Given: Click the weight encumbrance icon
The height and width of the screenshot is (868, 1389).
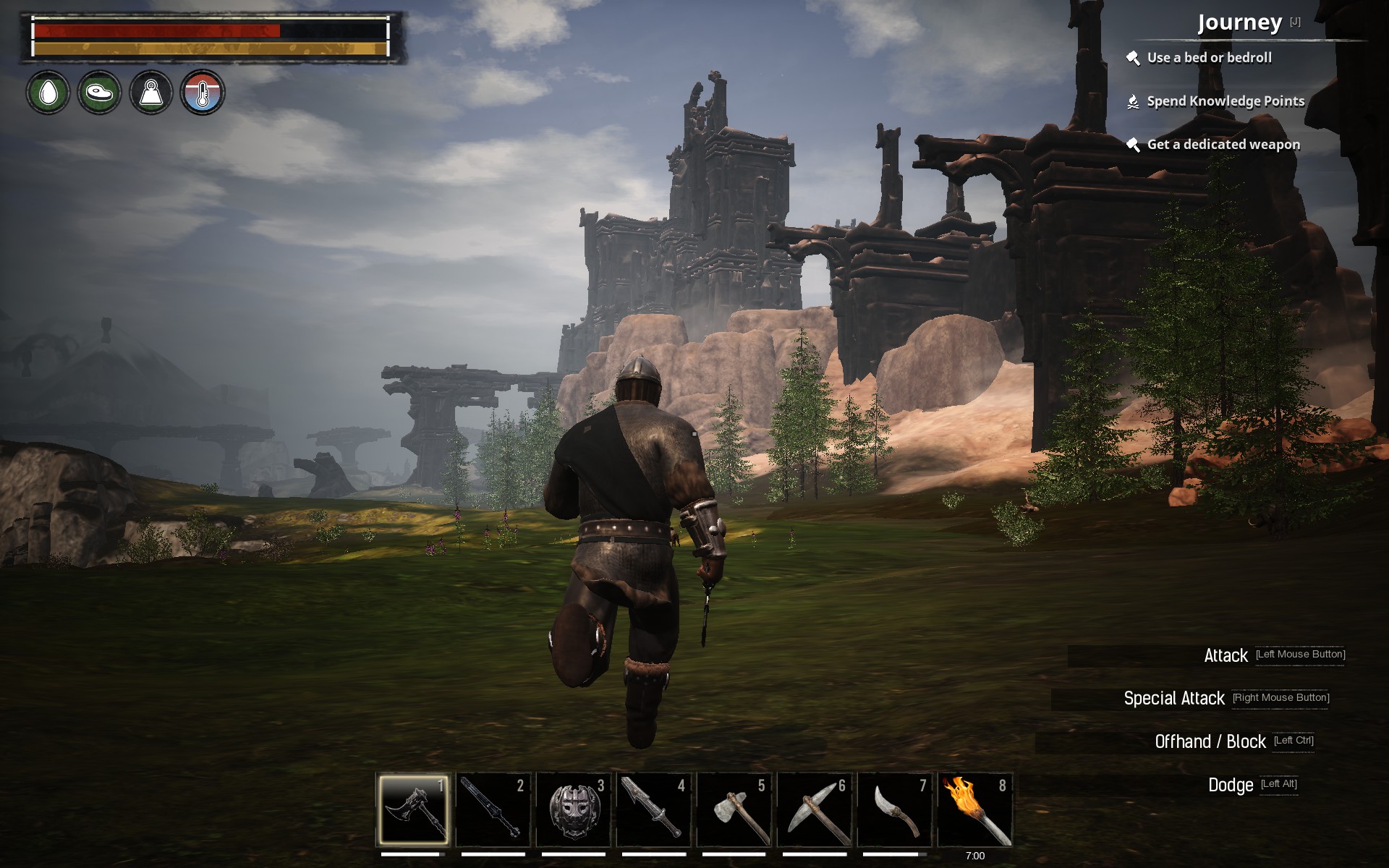Looking at the screenshot, I should (x=151, y=93).
